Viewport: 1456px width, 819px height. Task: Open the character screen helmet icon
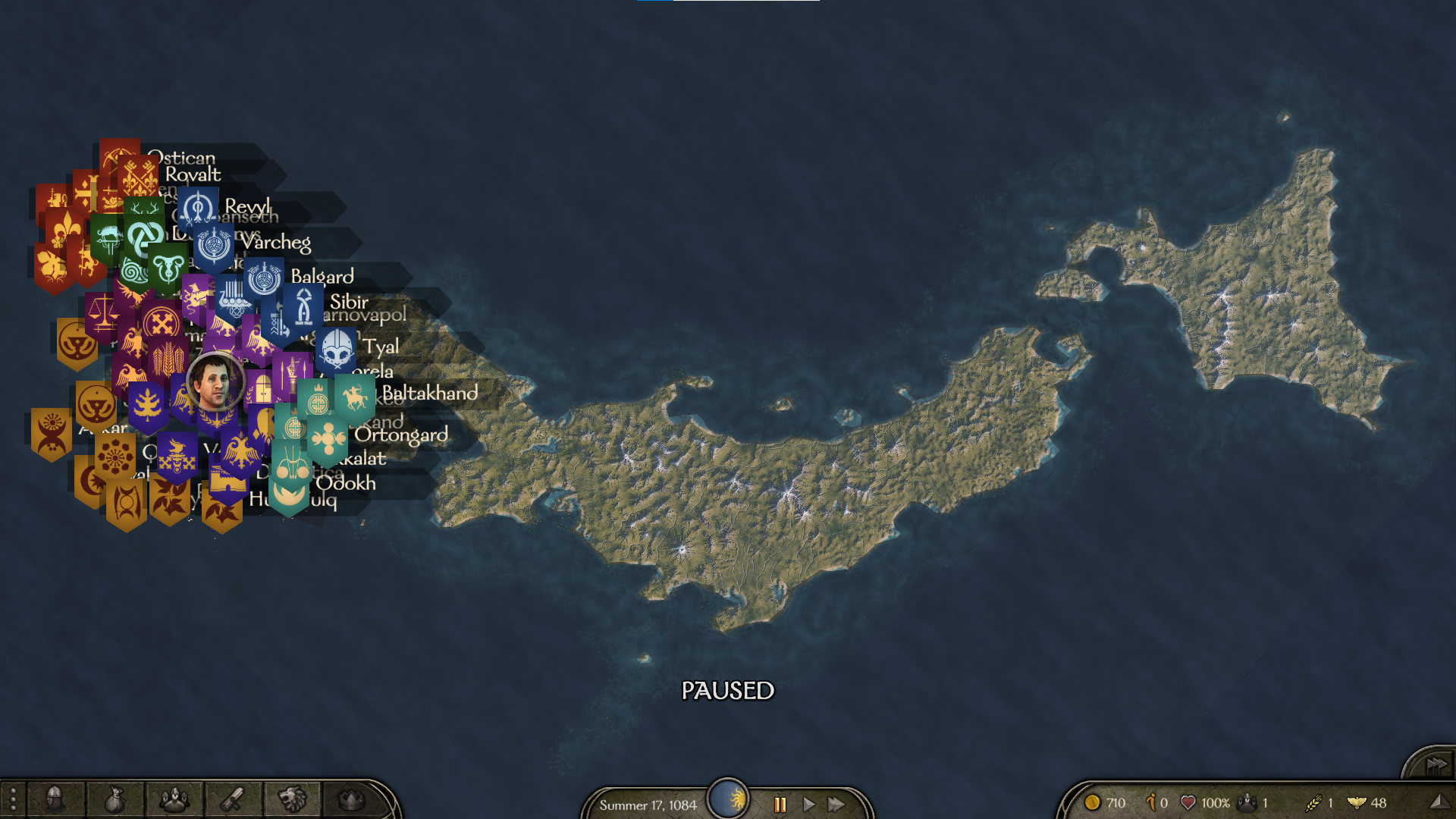(55, 799)
